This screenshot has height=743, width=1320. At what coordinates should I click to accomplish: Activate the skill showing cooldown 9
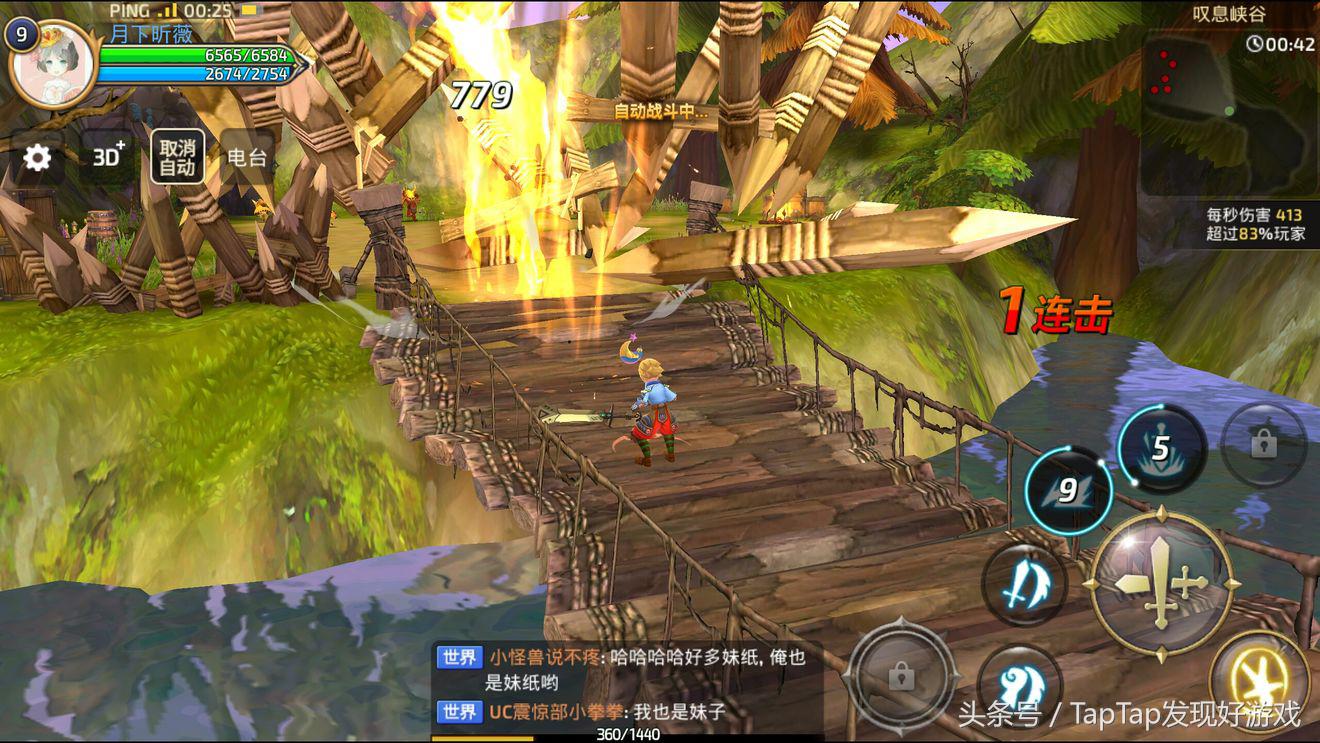[x=1068, y=490]
